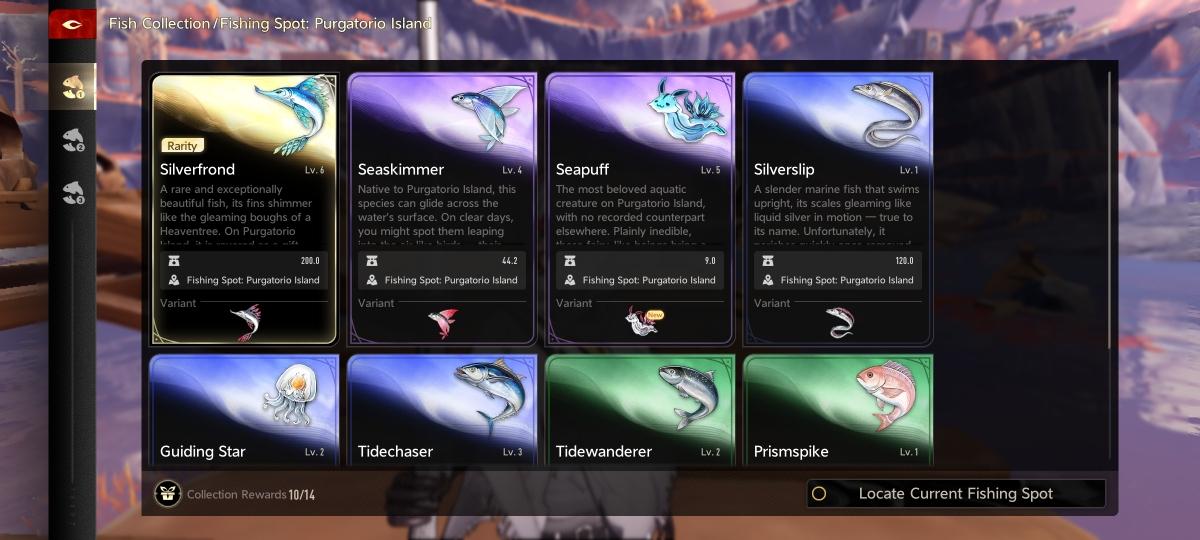The image size is (1200, 540).
Task: Switch to the third fishing spot tab
Action: click(73, 192)
